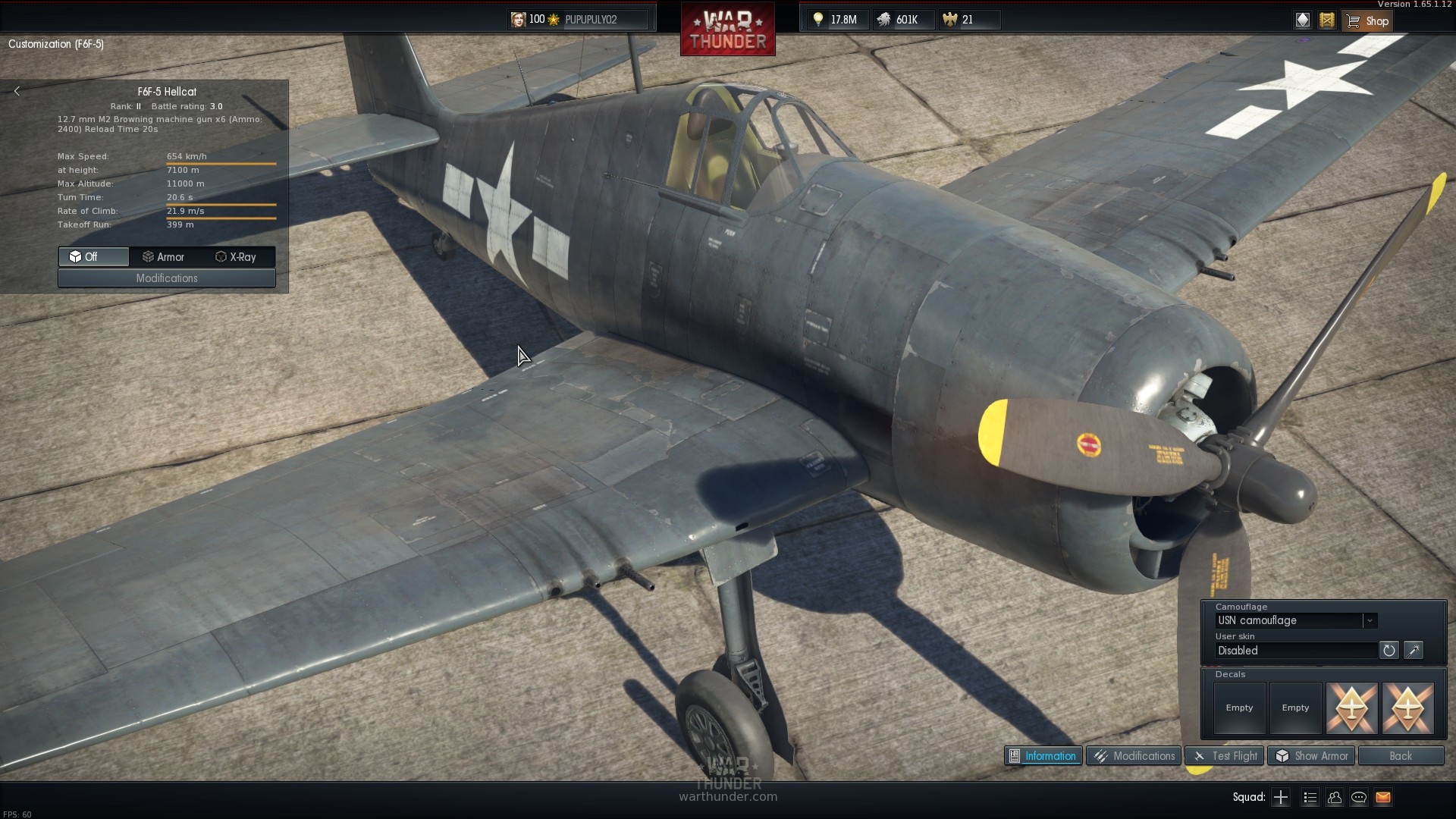This screenshot has width=1456, height=819.
Task: Start a Test Flight
Action: (x=1225, y=756)
